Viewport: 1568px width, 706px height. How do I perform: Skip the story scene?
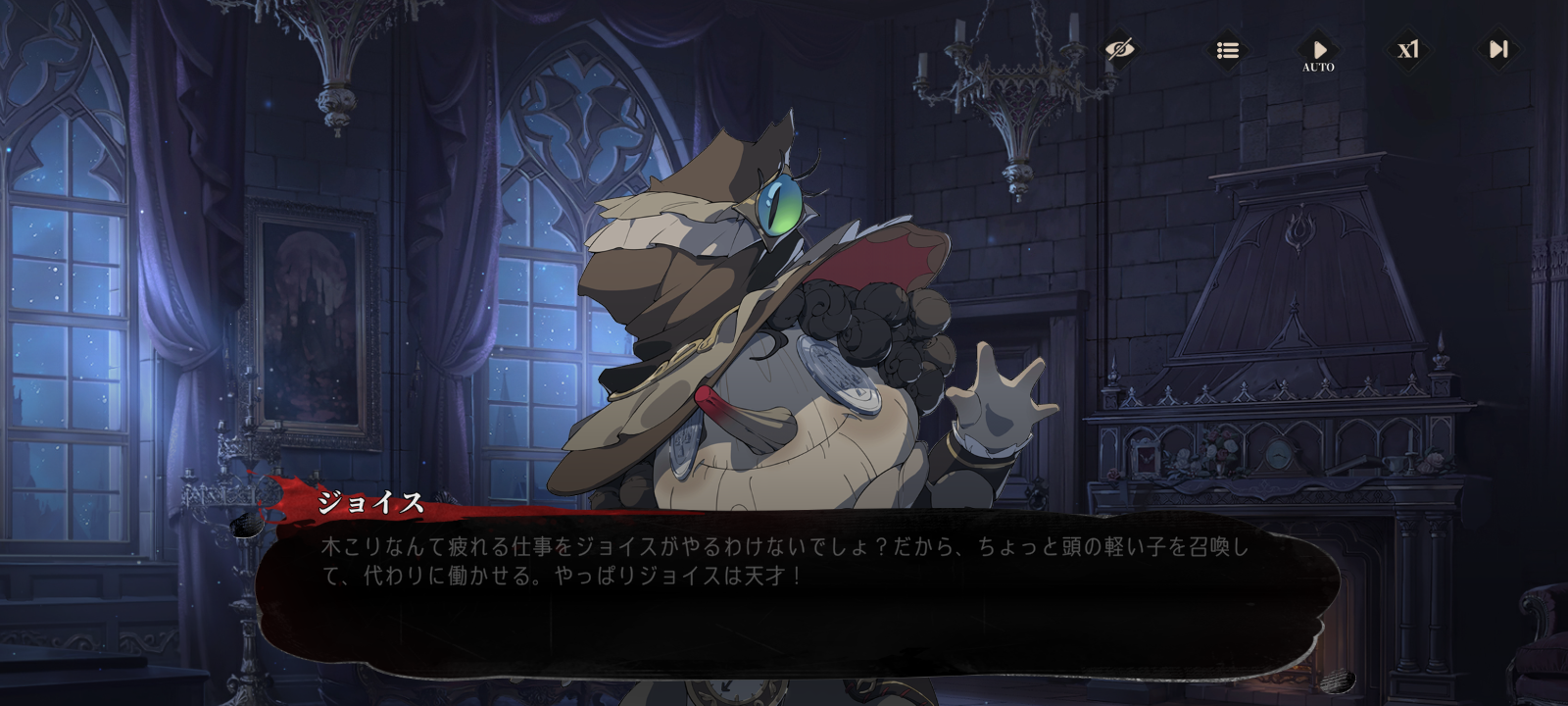[x=1498, y=49]
